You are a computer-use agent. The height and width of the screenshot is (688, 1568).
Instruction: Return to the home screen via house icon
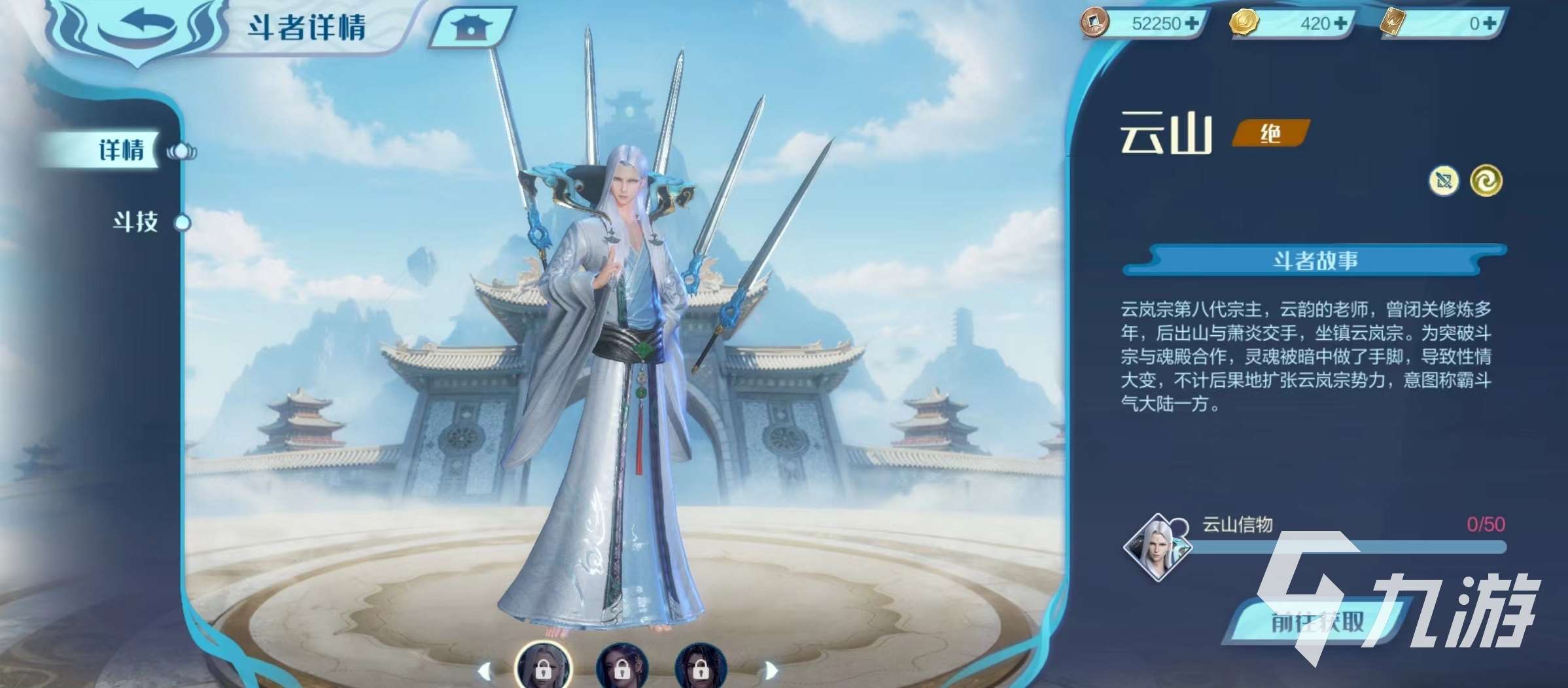tap(470, 27)
